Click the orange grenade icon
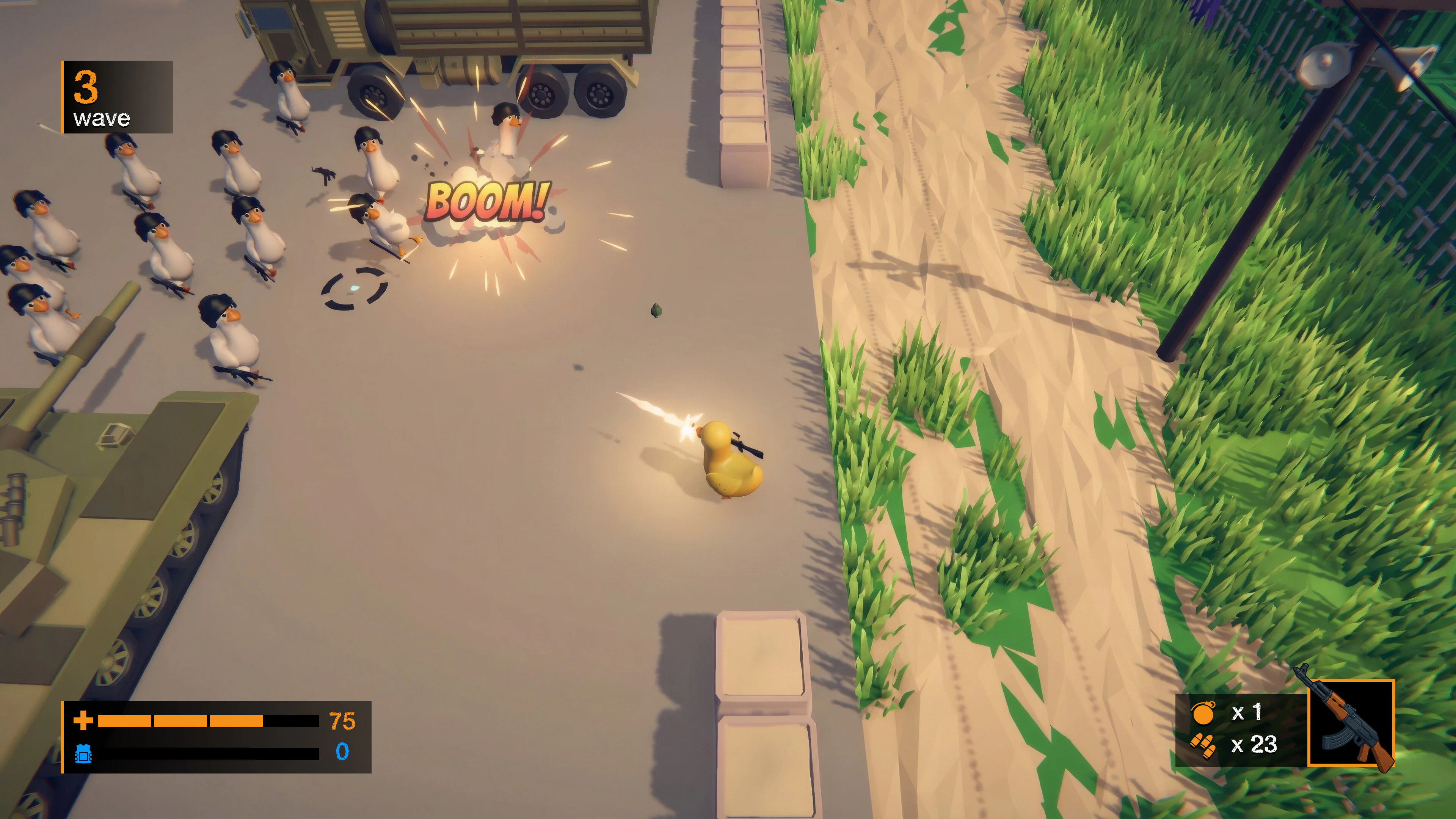1456x819 pixels. tap(1202, 713)
